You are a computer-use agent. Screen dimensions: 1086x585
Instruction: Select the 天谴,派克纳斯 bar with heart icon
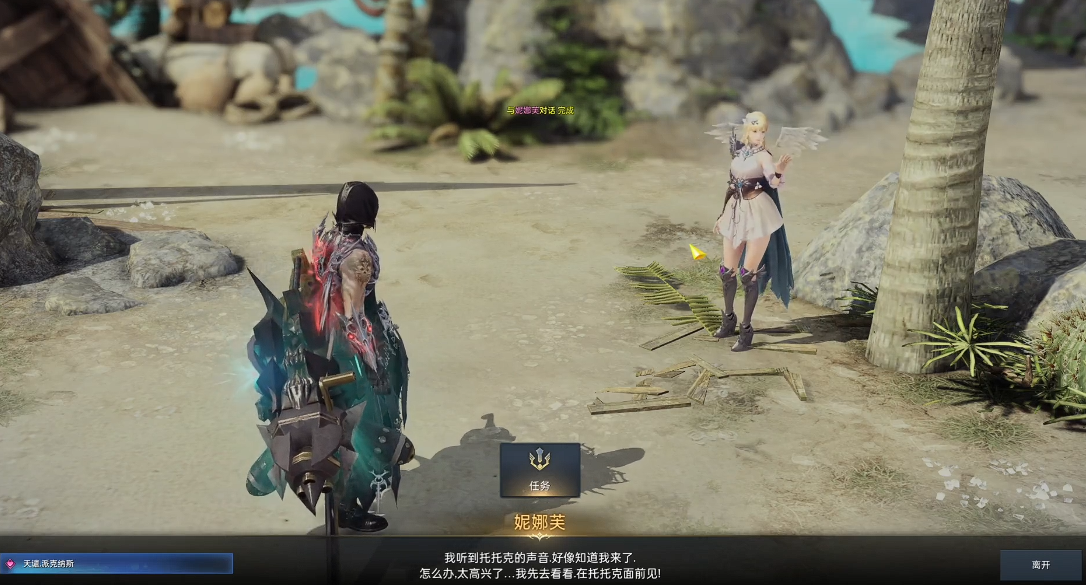[x=117, y=564]
